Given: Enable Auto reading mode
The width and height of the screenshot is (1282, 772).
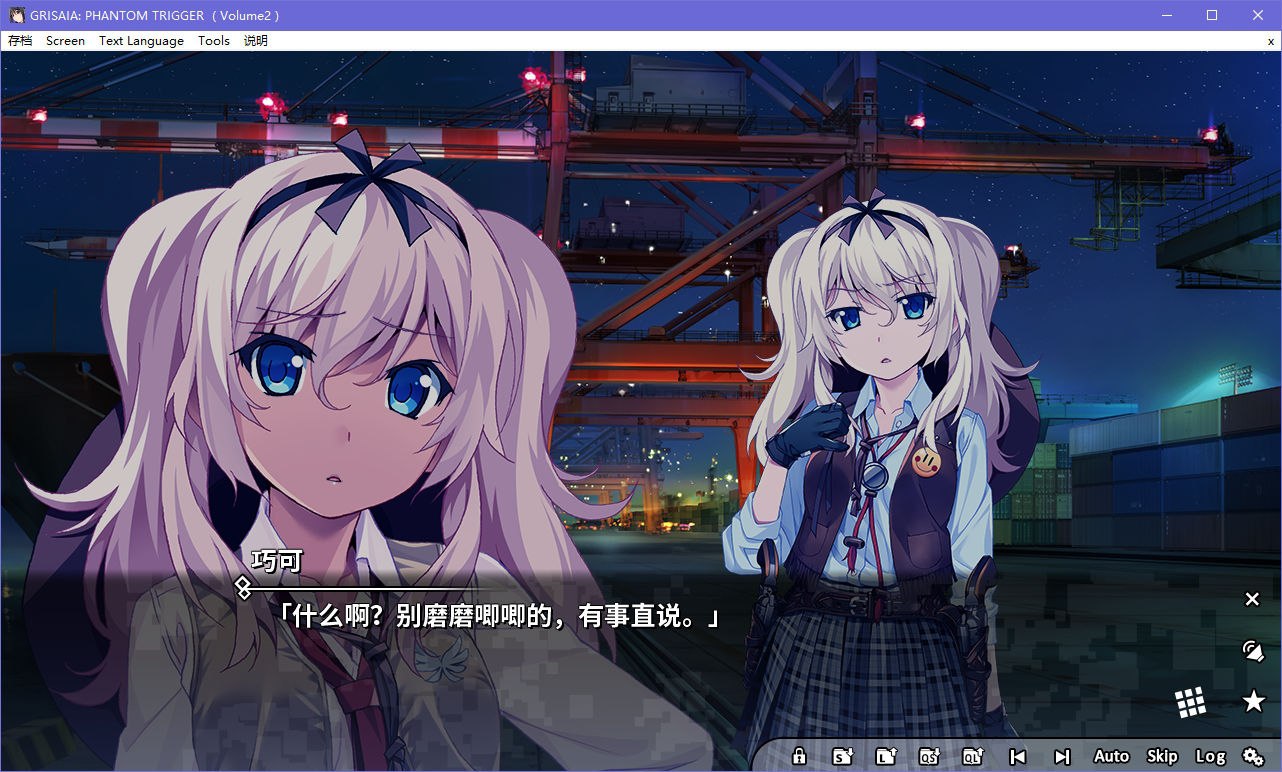Looking at the screenshot, I should click(x=1110, y=756).
